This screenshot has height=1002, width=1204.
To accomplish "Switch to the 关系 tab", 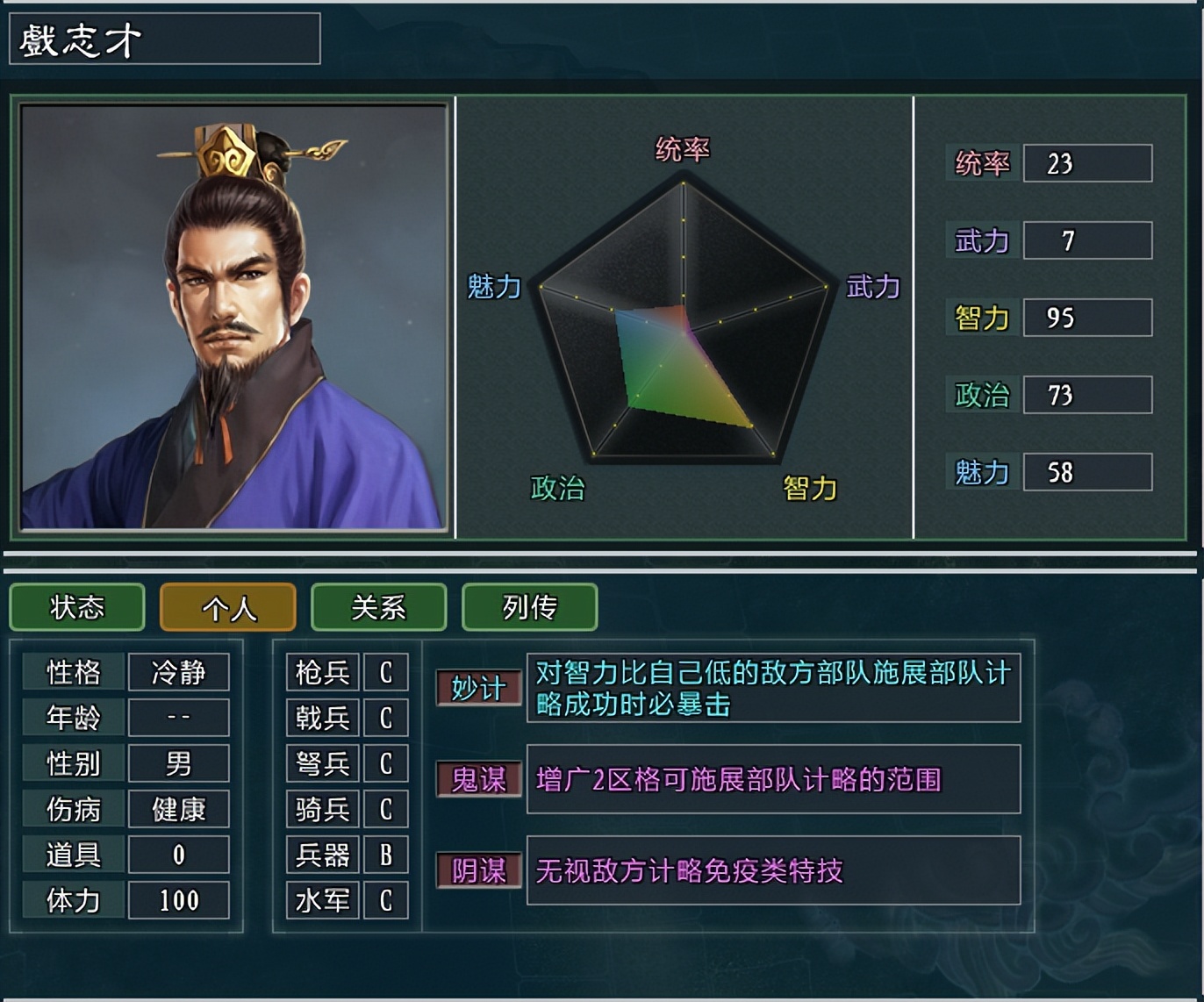I will coord(378,607).
